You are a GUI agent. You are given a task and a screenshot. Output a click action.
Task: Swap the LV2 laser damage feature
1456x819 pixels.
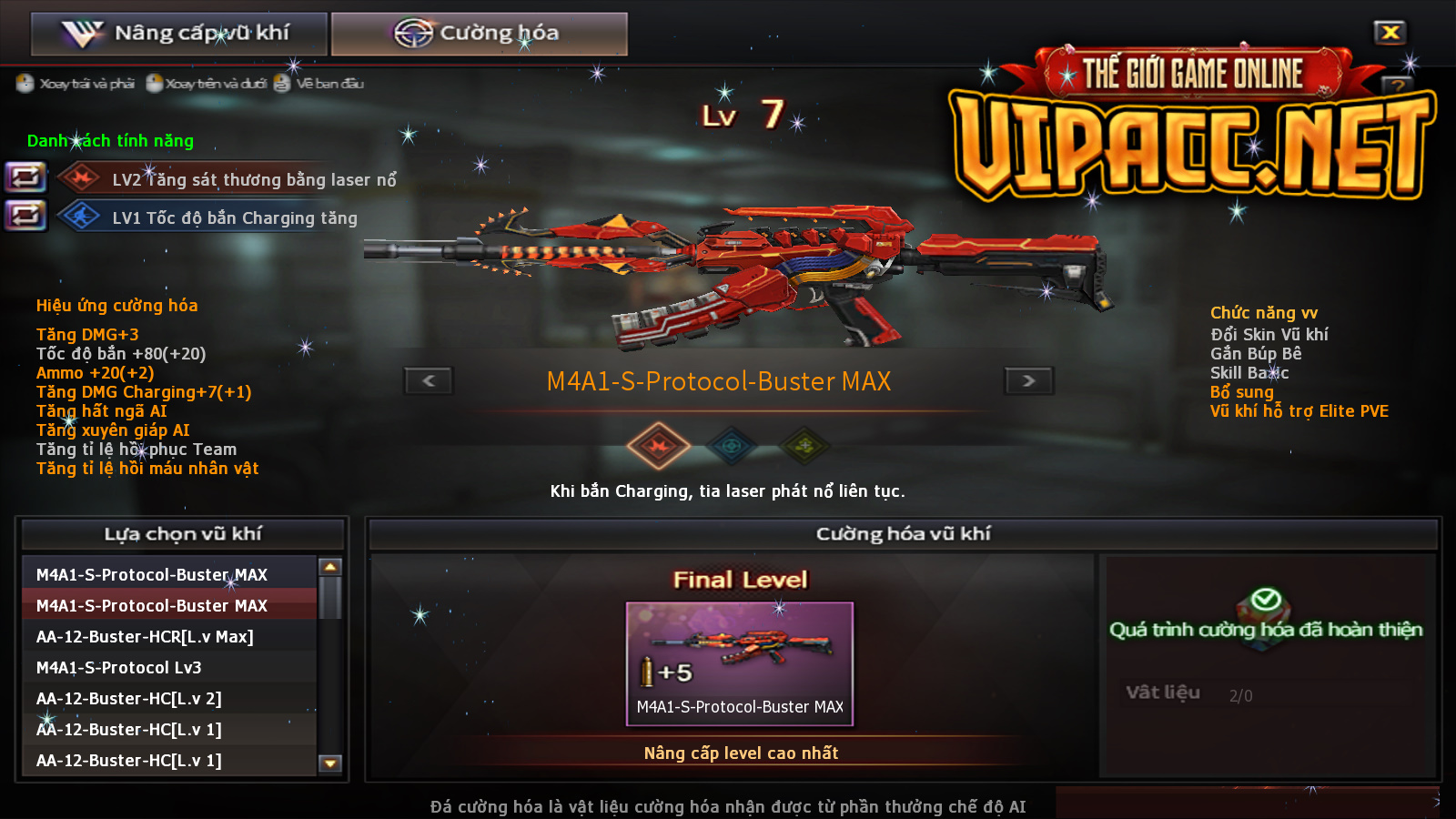tap(25, 177)
